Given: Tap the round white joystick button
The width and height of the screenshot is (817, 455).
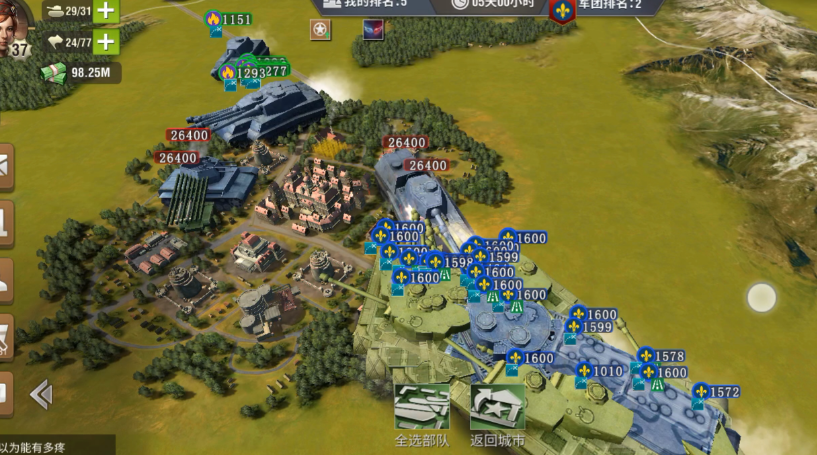Looking at the screenshot, I should [762, 297].
